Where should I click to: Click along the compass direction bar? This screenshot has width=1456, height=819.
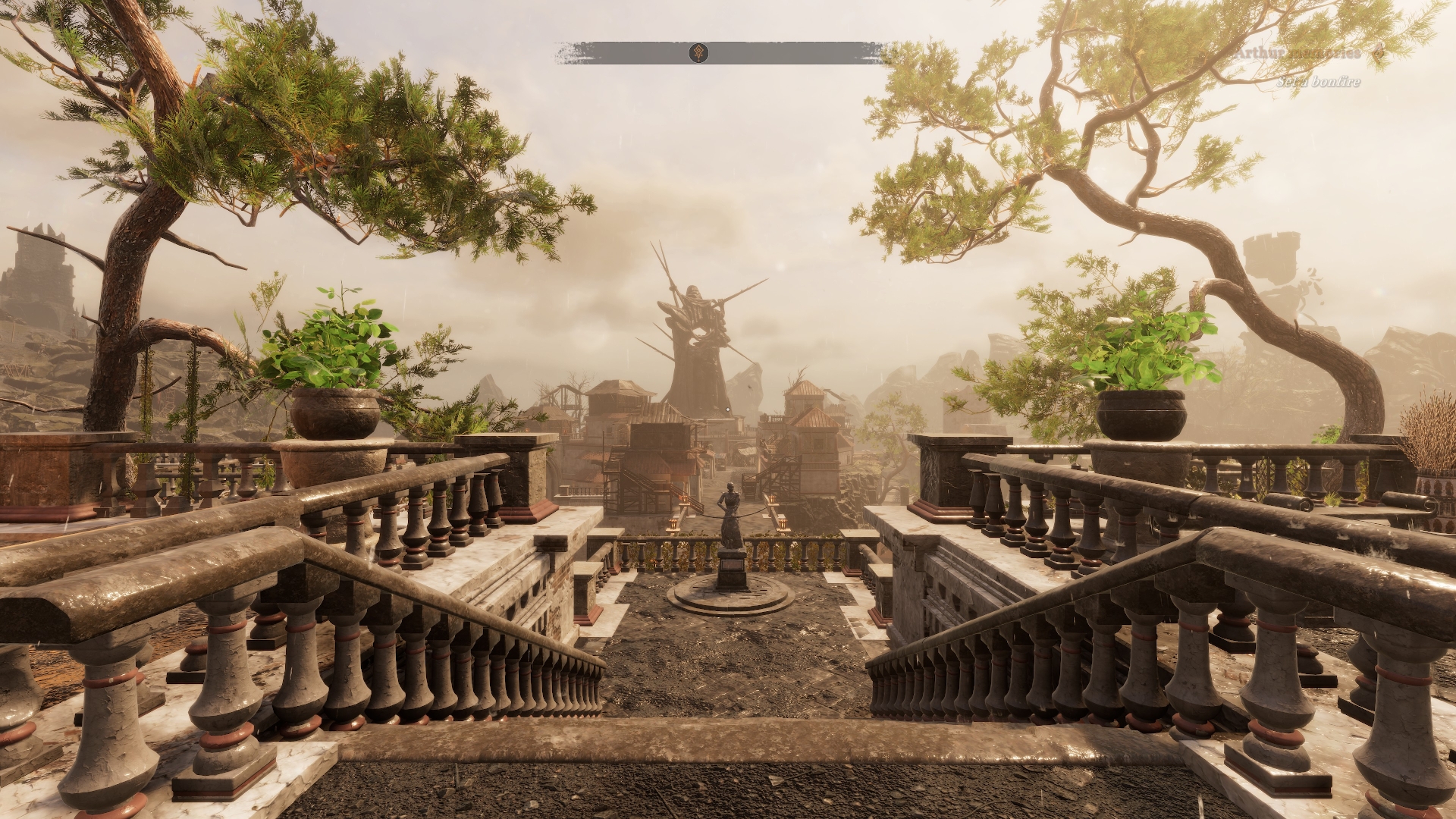coord(796,53)
